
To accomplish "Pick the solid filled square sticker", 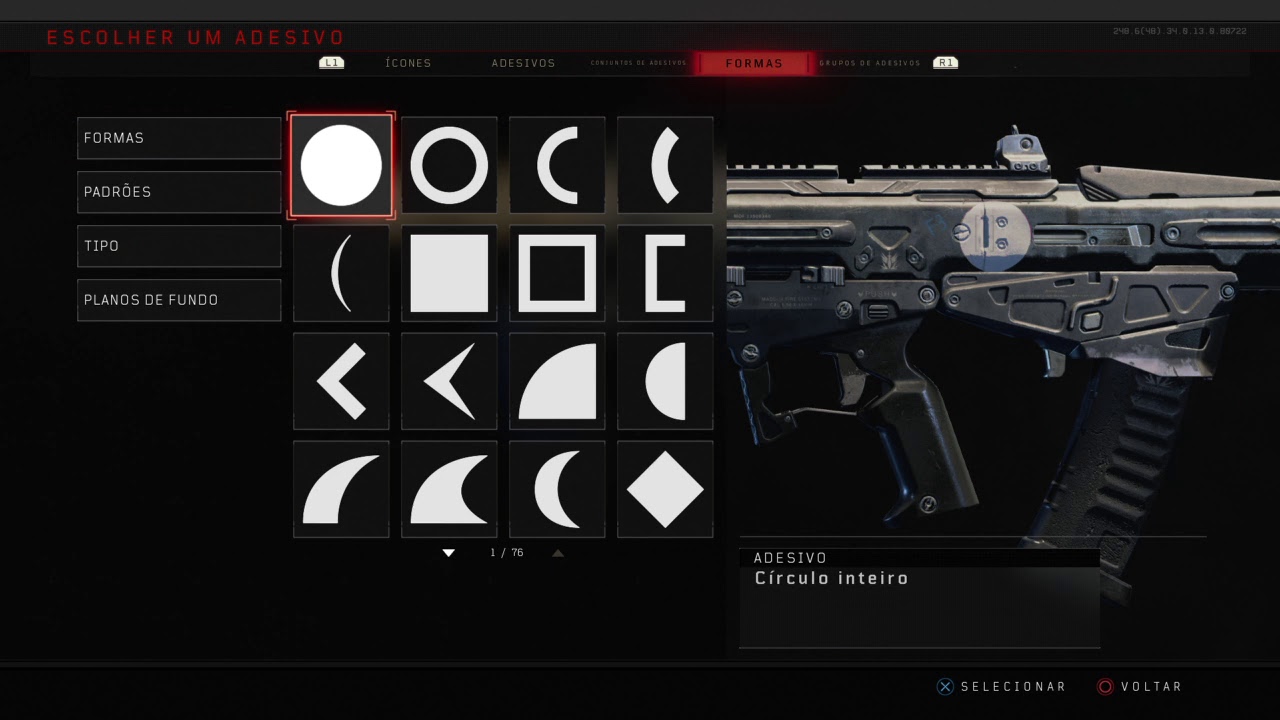I will tap(449, 273).
